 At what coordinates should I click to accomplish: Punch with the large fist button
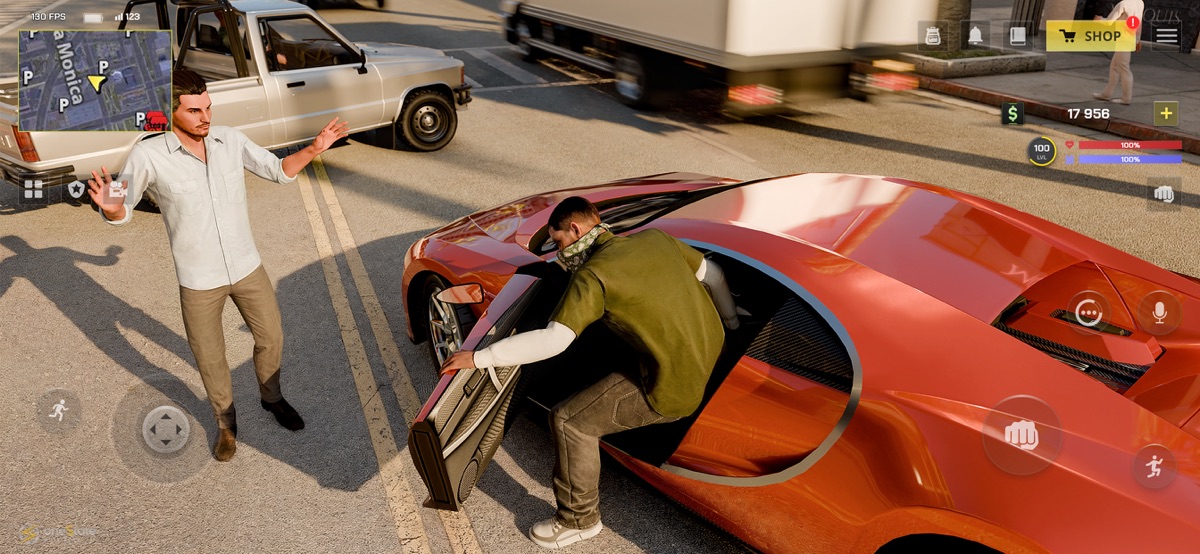point(1021,435)
